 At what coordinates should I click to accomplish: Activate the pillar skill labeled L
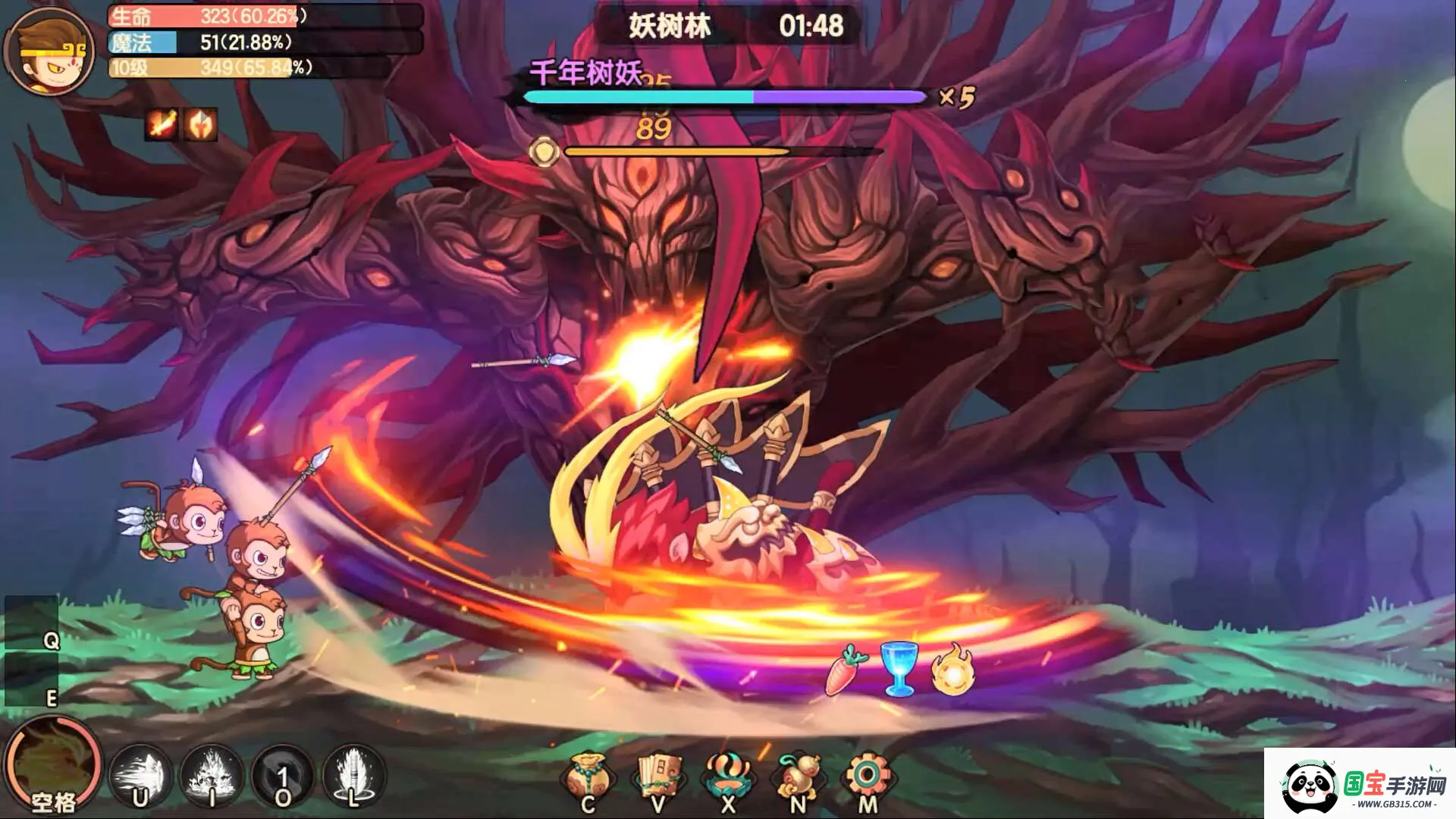[353, 777]
